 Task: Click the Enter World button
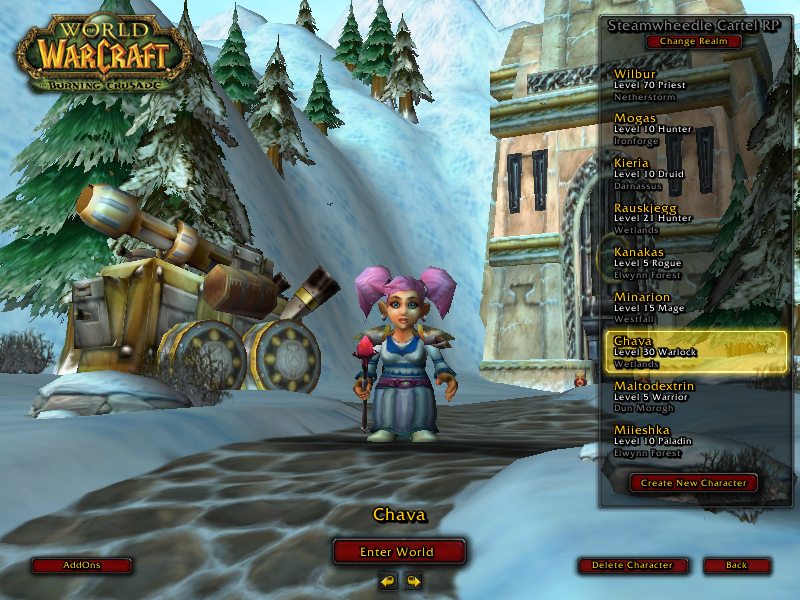399,551
